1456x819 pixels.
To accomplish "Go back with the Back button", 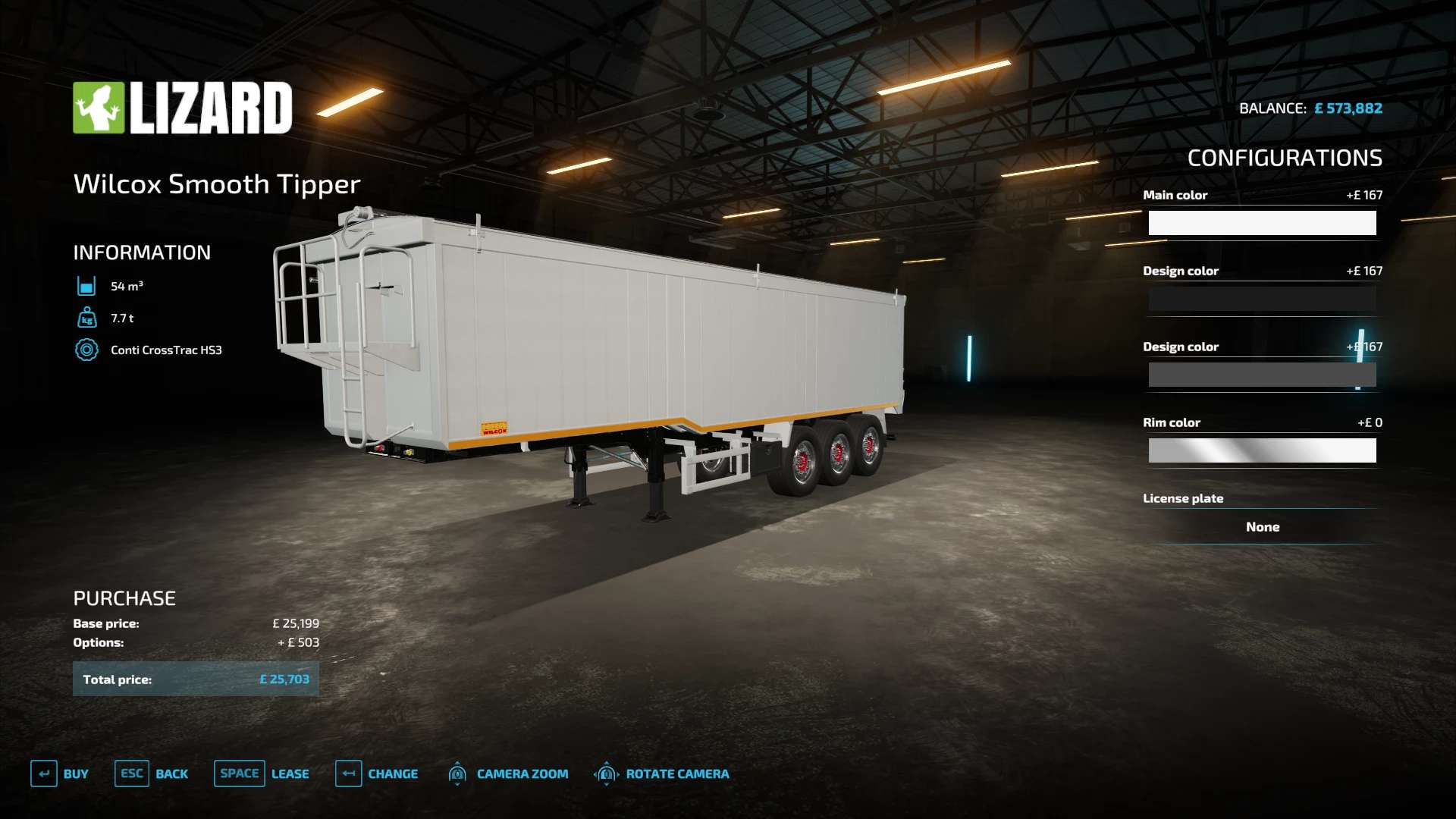I will click(x=152, y=773).
